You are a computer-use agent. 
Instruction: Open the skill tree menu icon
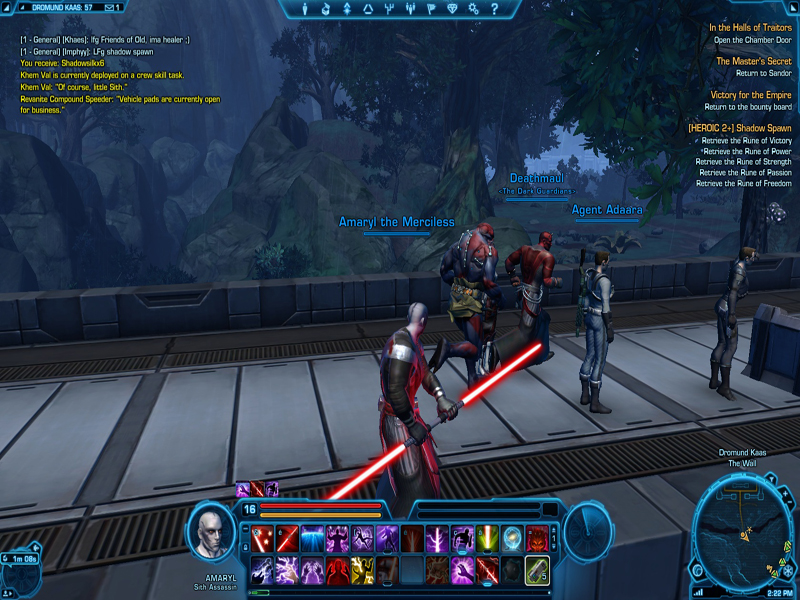click(347, 9)
